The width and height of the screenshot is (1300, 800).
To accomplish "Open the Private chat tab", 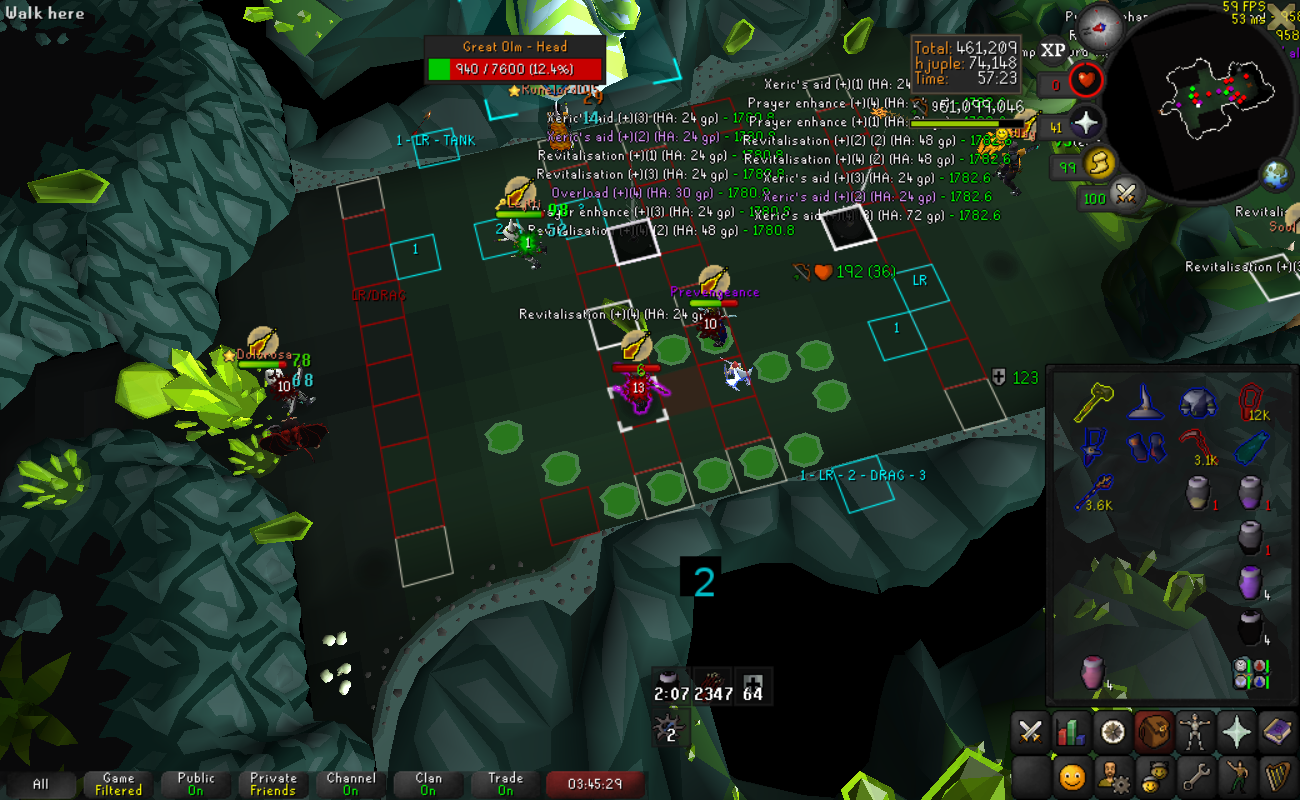I will (273, 784).
